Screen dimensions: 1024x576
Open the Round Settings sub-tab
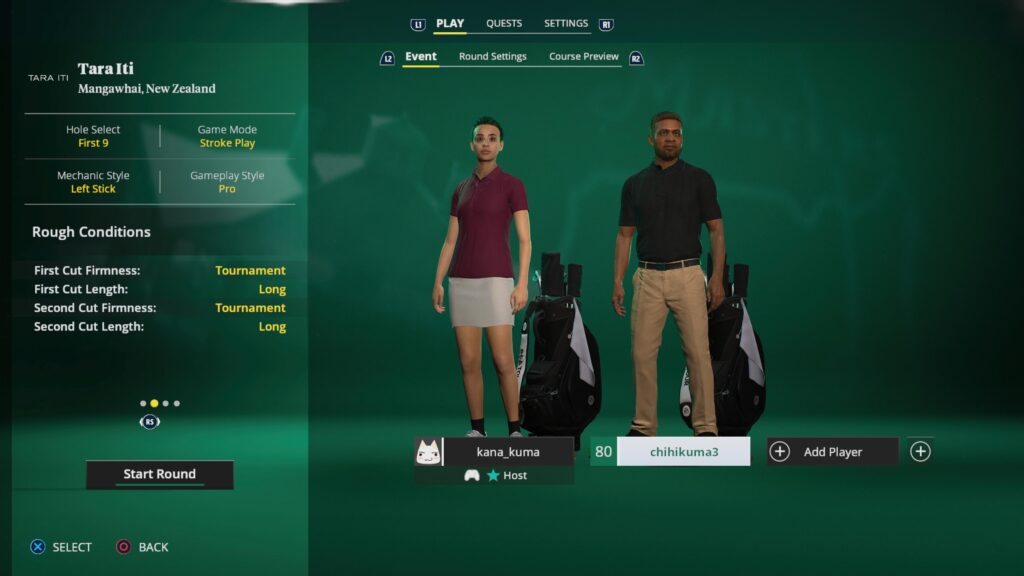[x=492, y=57]
